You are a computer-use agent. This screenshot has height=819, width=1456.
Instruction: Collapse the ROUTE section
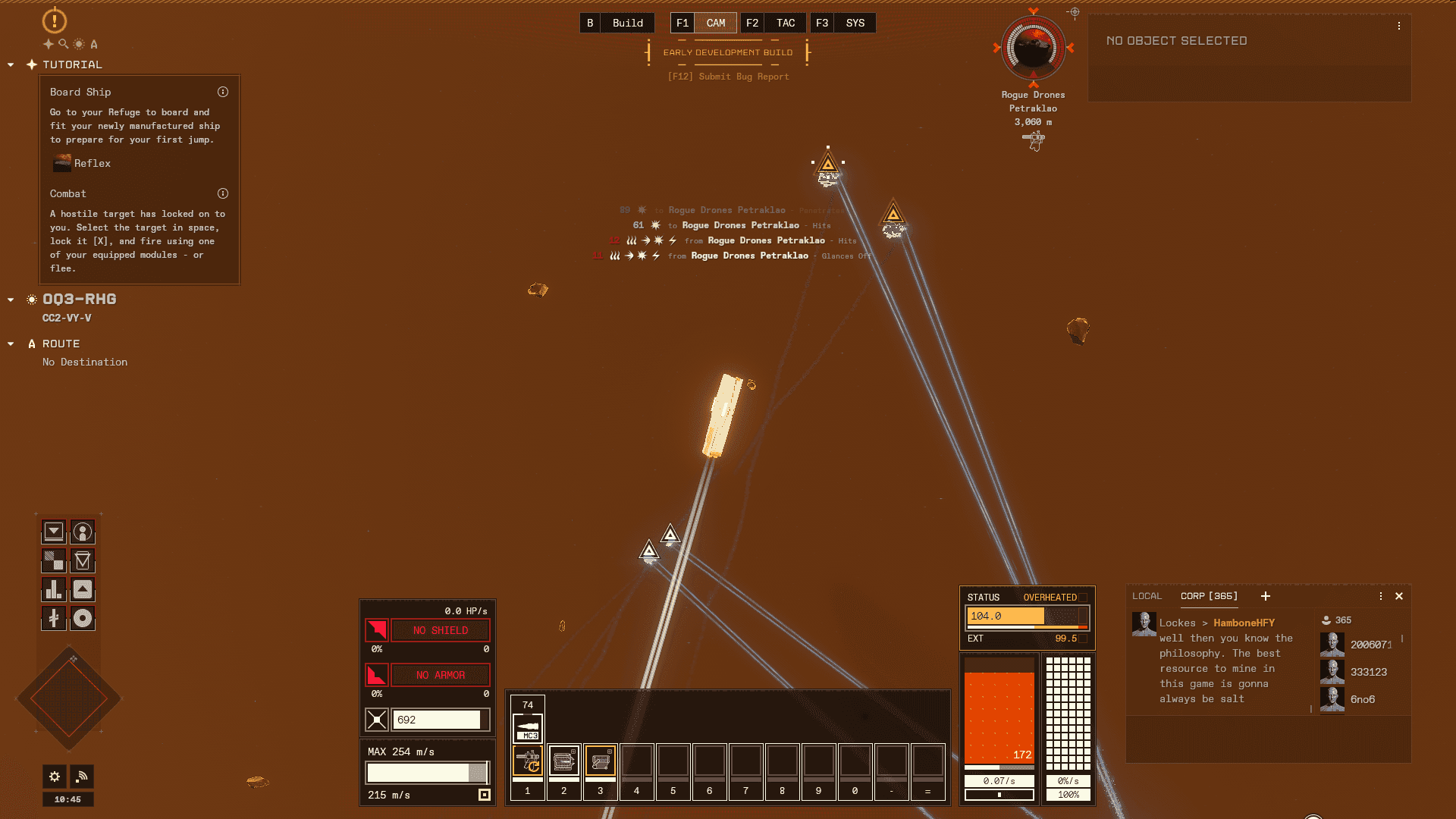11,344
